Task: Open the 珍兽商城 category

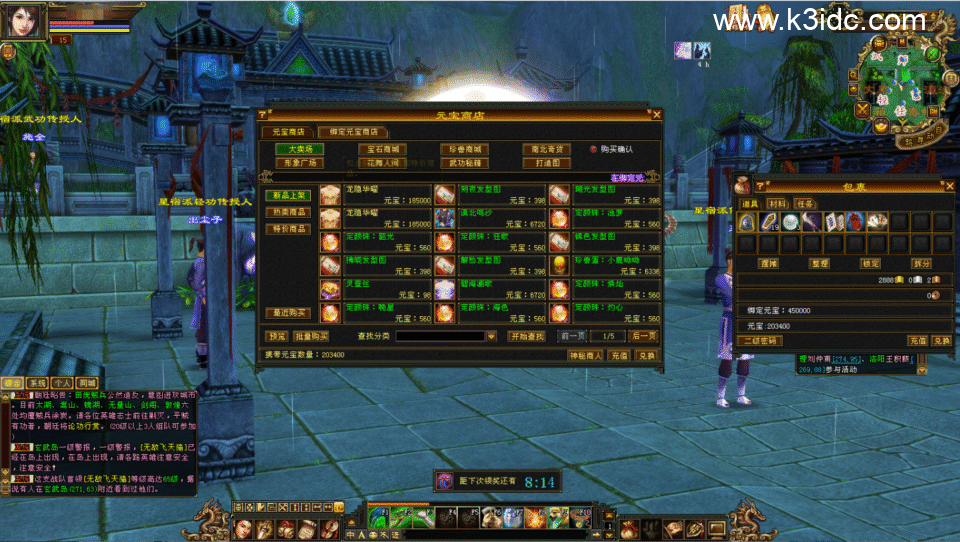Action: [464, 149]
